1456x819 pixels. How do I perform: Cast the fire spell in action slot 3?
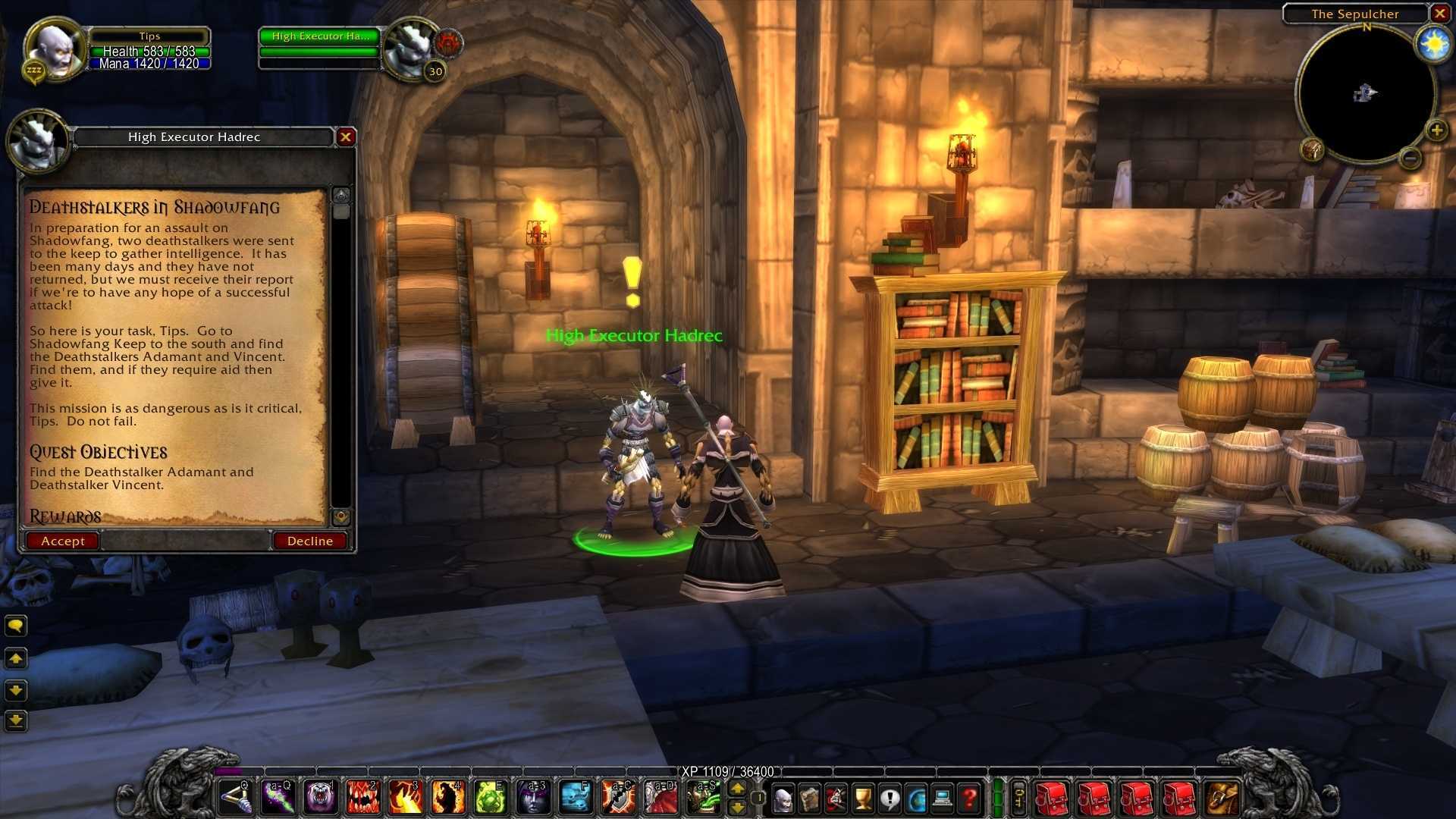point(405,798)
